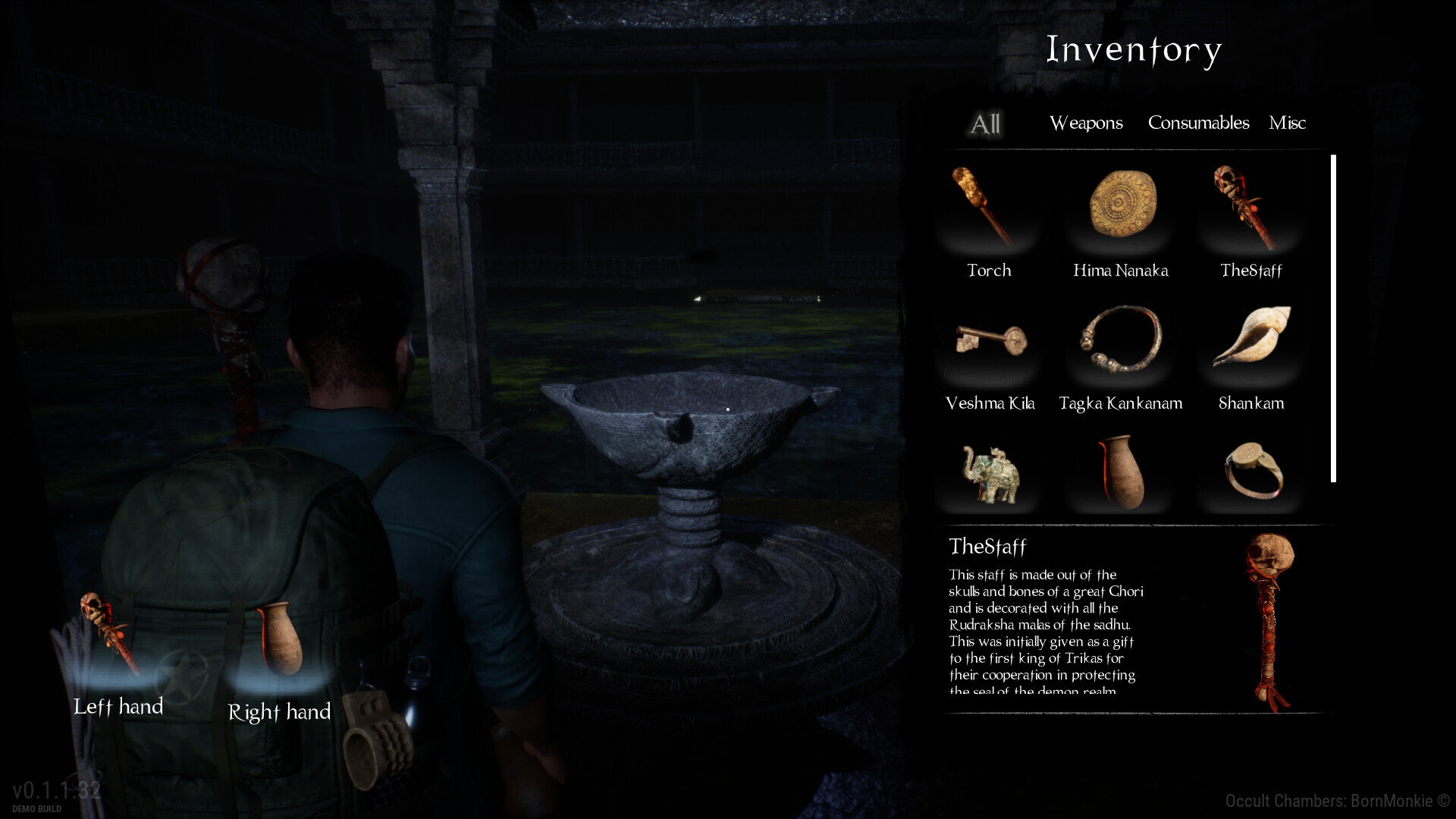Select the clay vase inventory item

pyautogui.click(x=1121, y=469)
